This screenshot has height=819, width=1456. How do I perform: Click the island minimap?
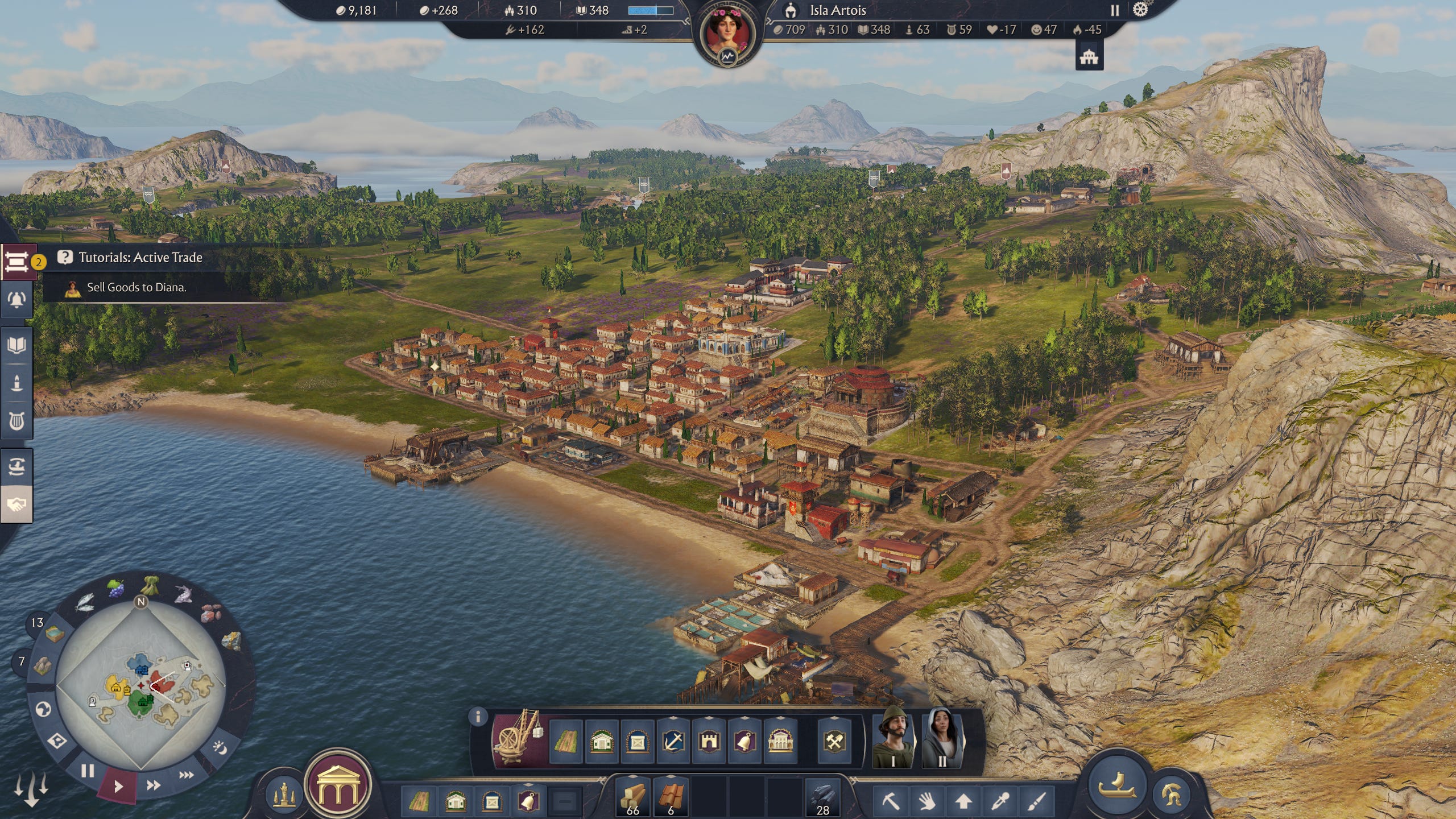click(x=141, y=682)
